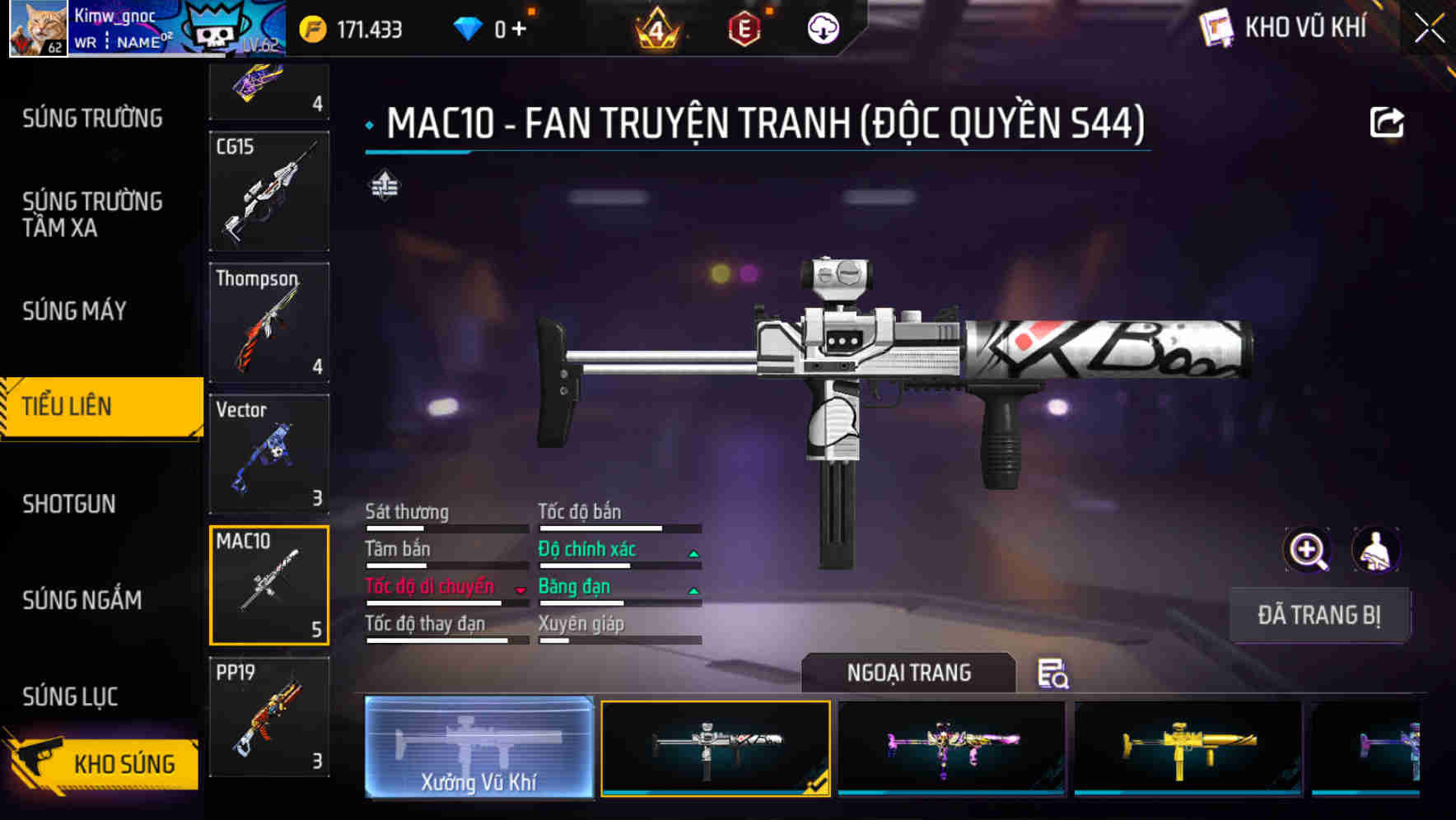1456x820 pixels.
Task: Select the pink and purple MAC10 skin
Action: (x=950, y=747)
